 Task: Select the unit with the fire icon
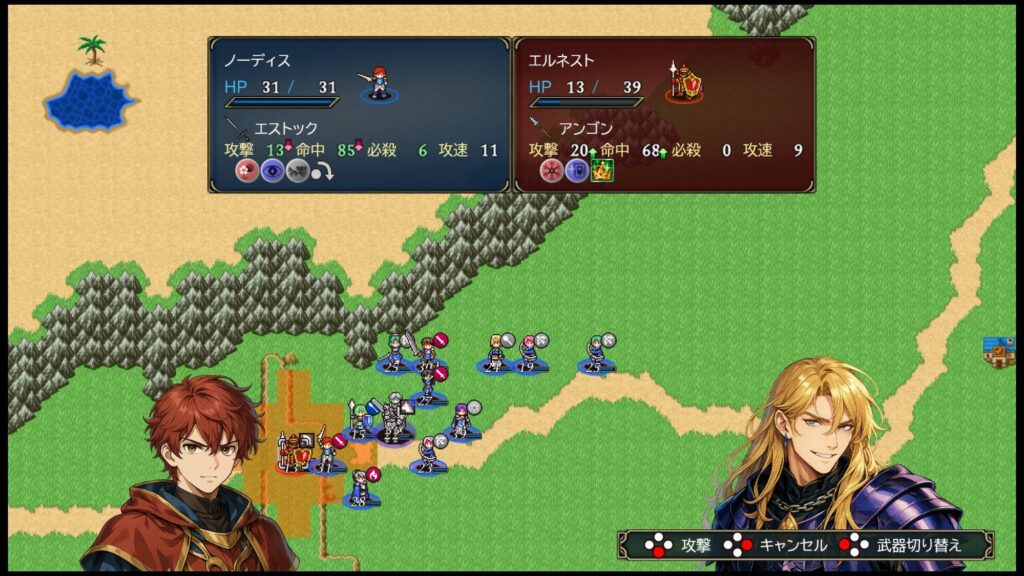[360, 487]
